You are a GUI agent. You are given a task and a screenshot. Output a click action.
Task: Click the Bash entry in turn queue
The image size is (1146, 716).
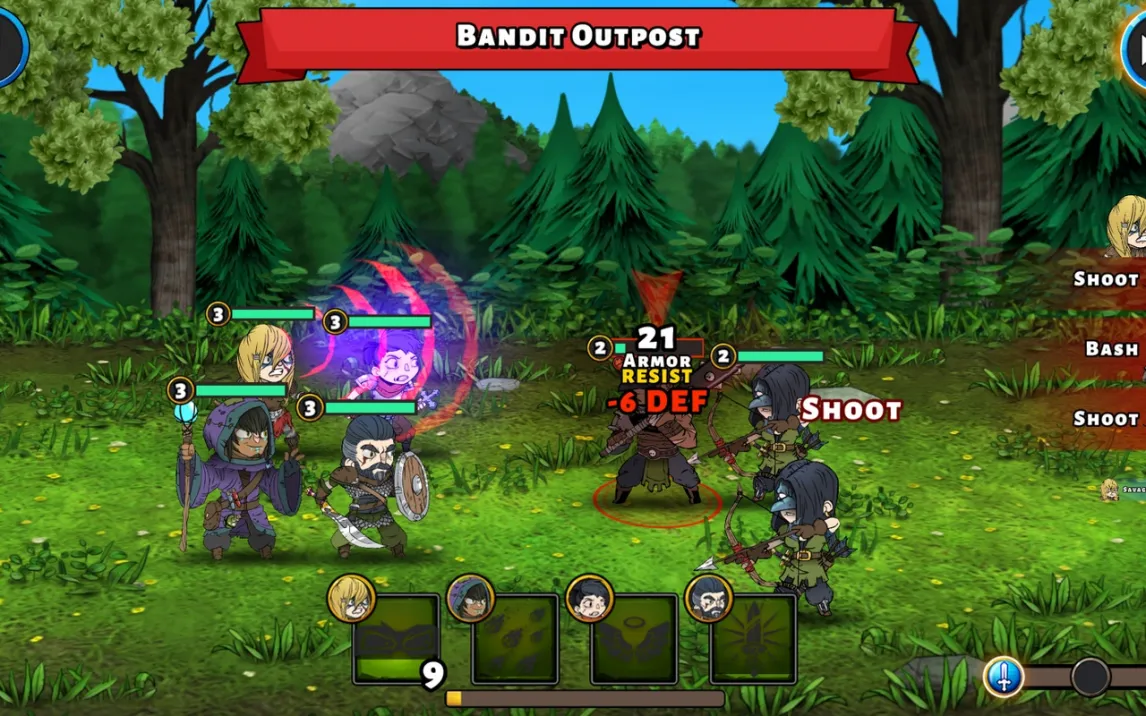[x=1110, y=349]
